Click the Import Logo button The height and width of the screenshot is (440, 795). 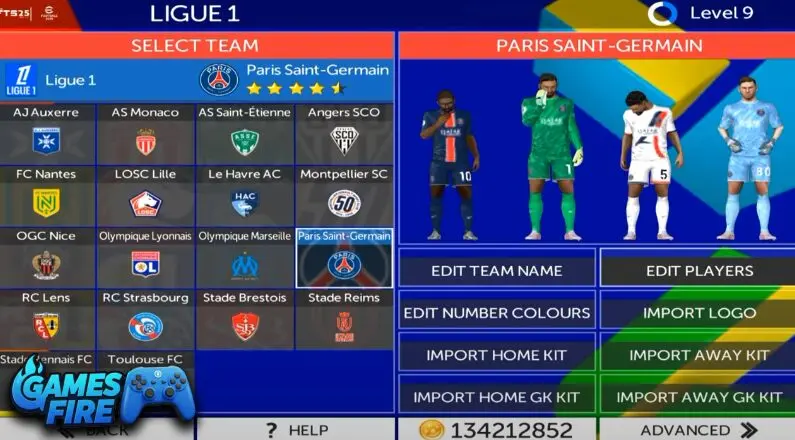699,313
